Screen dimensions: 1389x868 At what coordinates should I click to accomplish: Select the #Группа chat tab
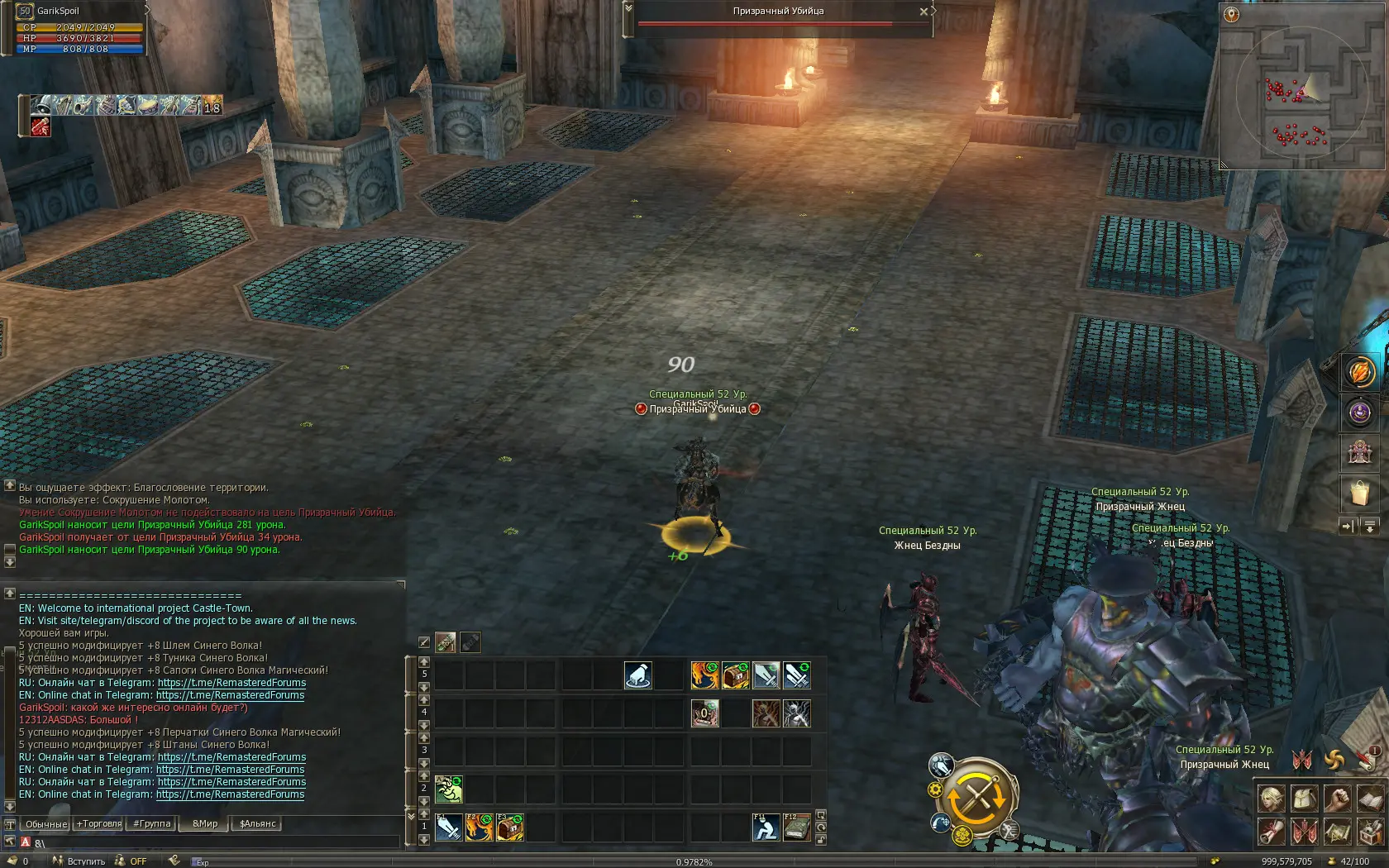click(x=152, y=823)
